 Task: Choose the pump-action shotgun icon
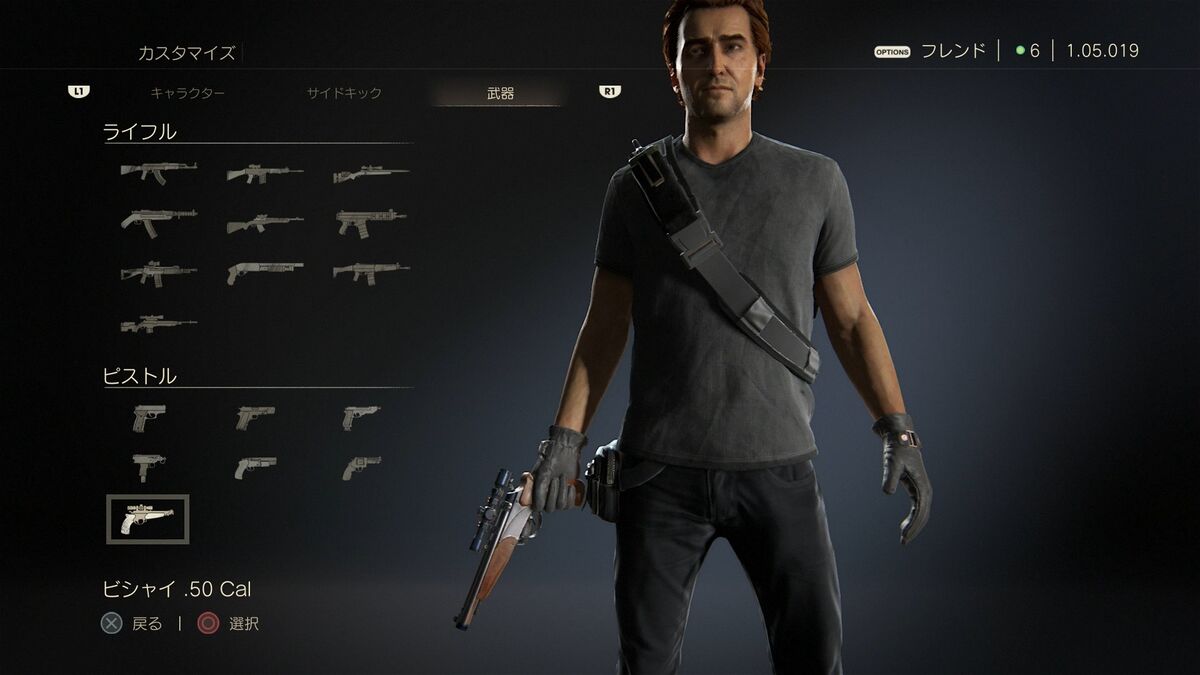(265, 271)
